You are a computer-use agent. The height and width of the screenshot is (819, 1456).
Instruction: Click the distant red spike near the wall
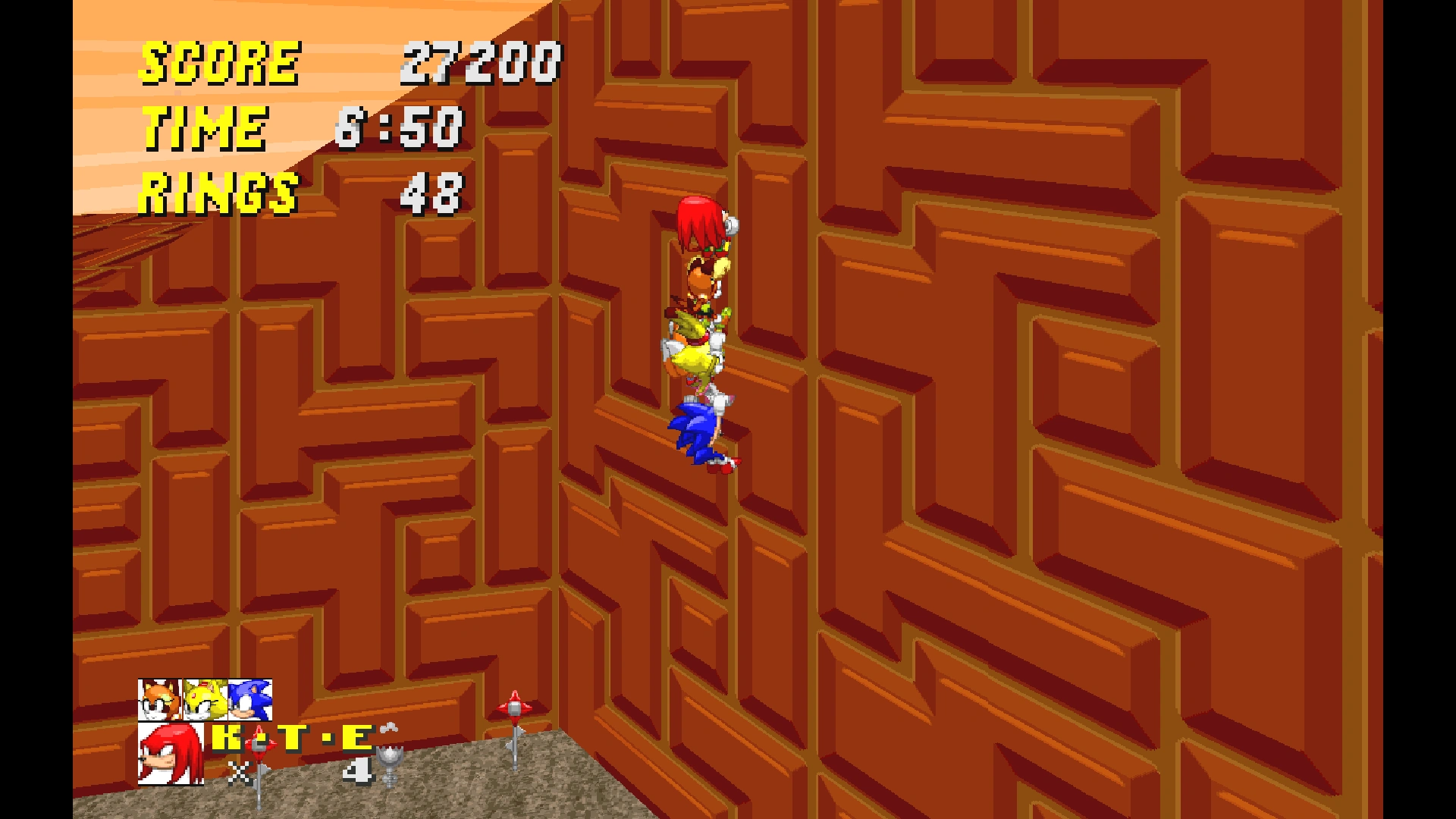[x=516, y=707]
